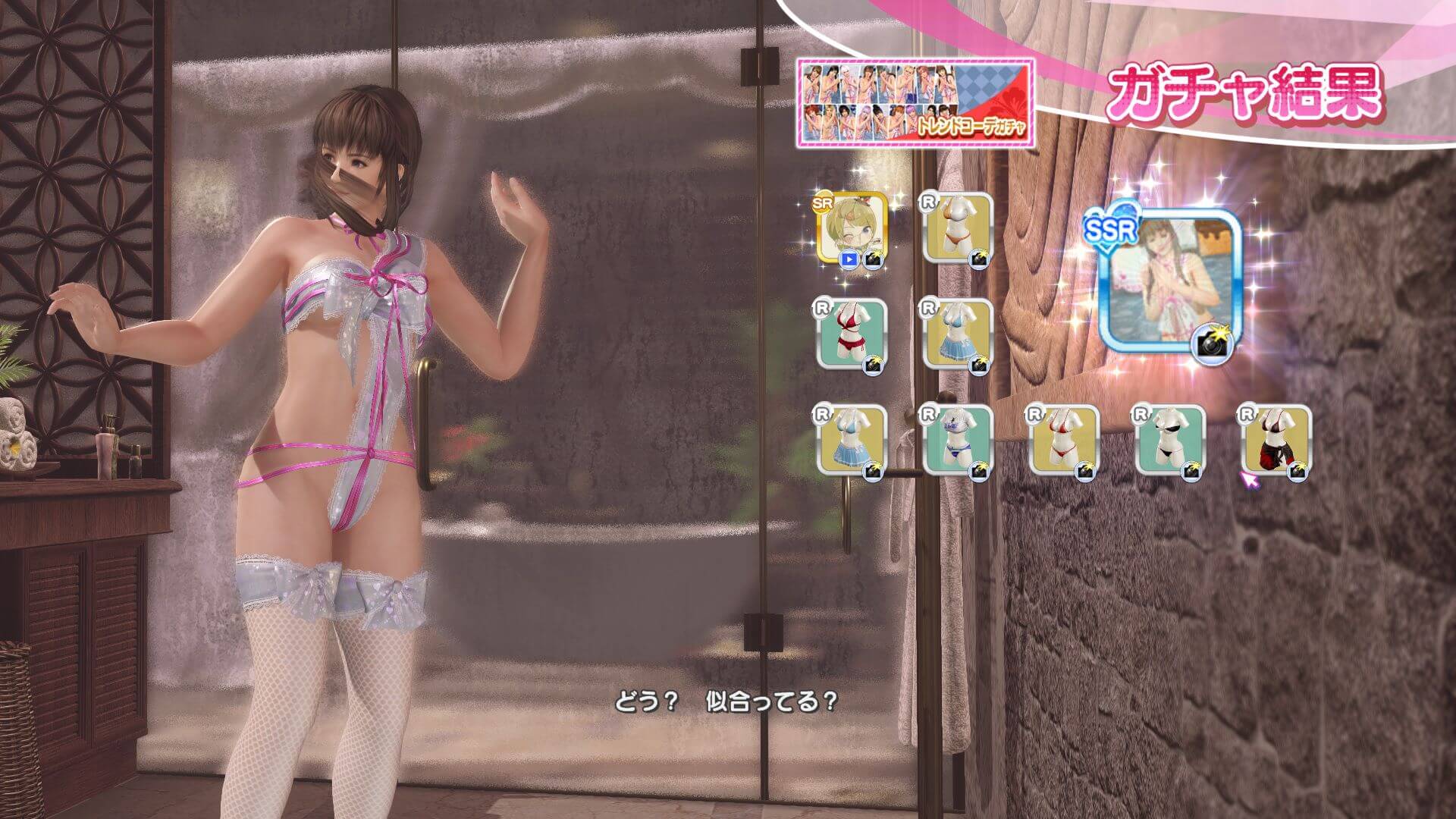Image resolution: width=1456 pixels, height=819 pixels.
Task: Tap the camera icon on the SSR card
Action: (1214, 344)
